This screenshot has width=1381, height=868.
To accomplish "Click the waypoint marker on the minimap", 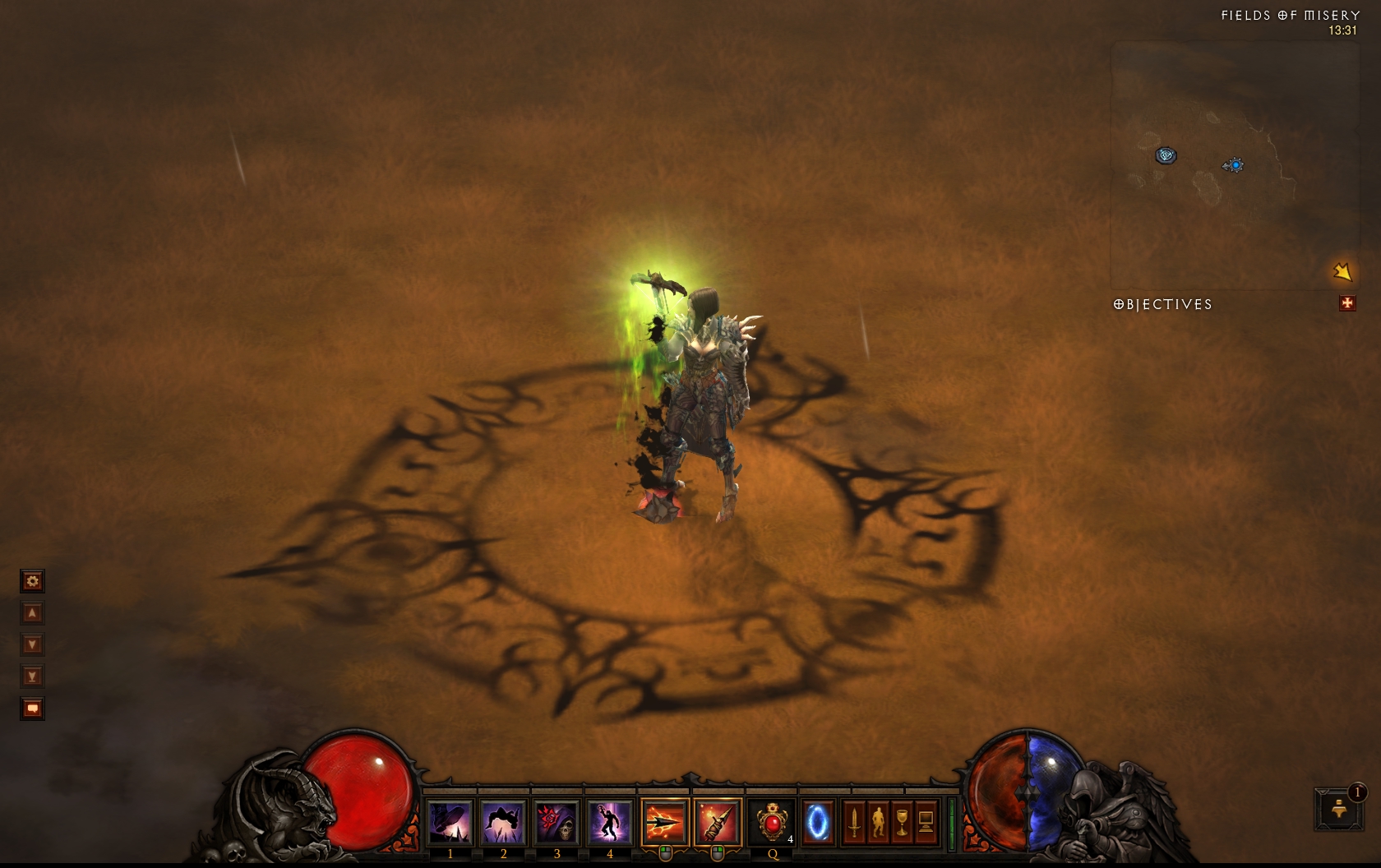I will tap(1166, 155).
